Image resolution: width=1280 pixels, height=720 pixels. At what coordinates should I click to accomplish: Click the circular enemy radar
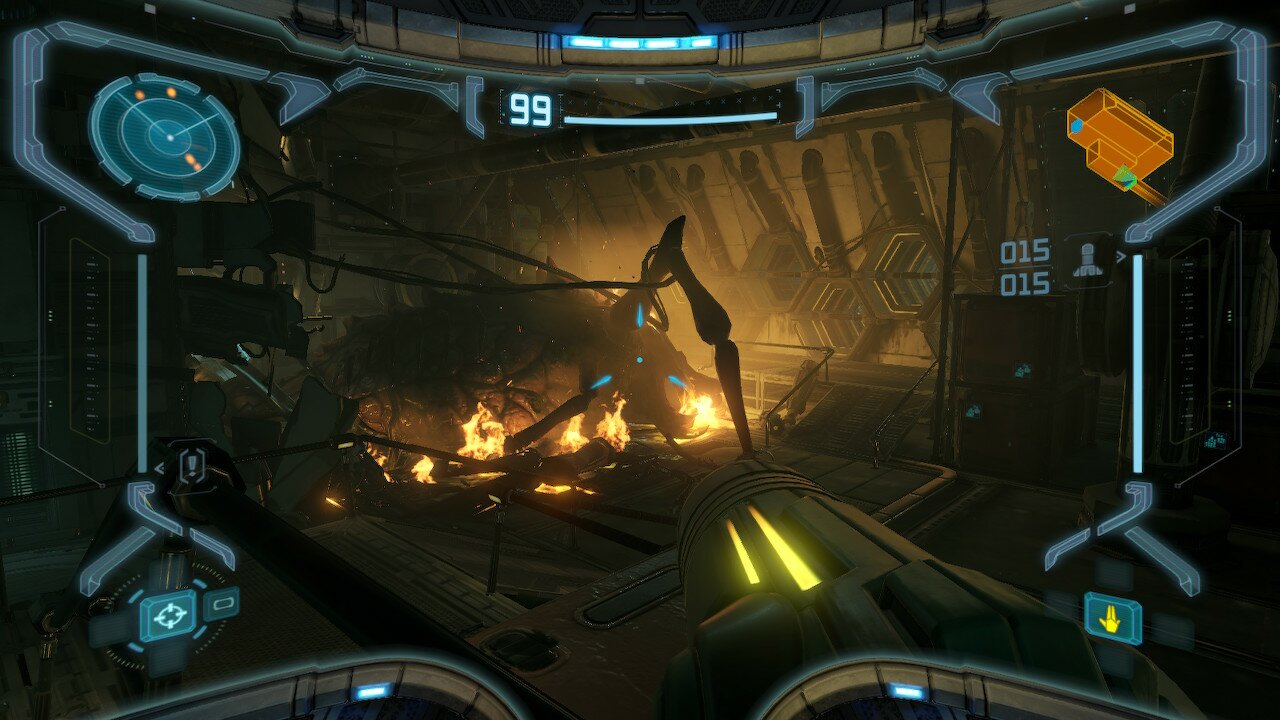point(165,136)
